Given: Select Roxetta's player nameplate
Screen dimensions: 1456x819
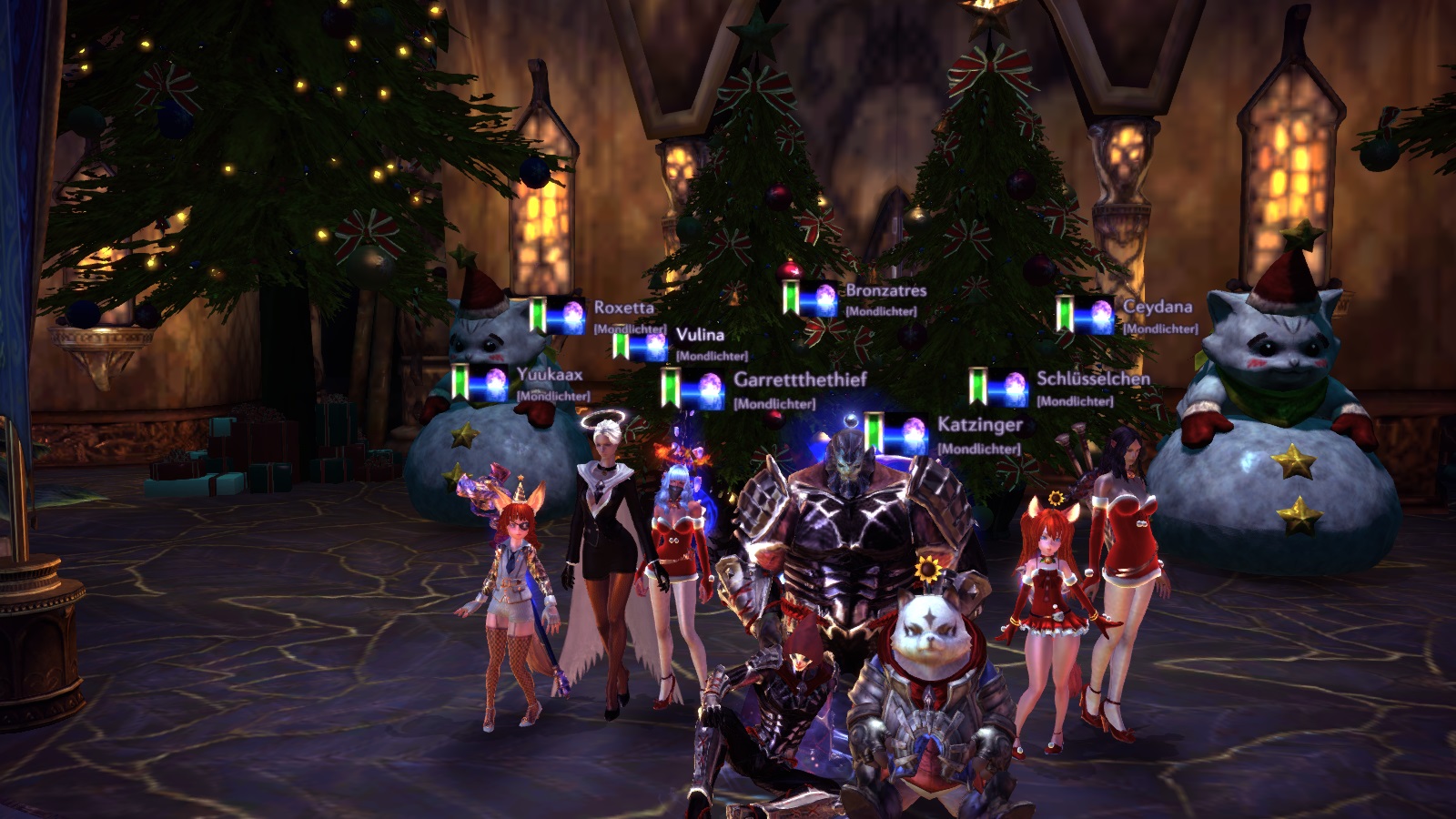Looking at the screenshot, I should tap(623, 308).
